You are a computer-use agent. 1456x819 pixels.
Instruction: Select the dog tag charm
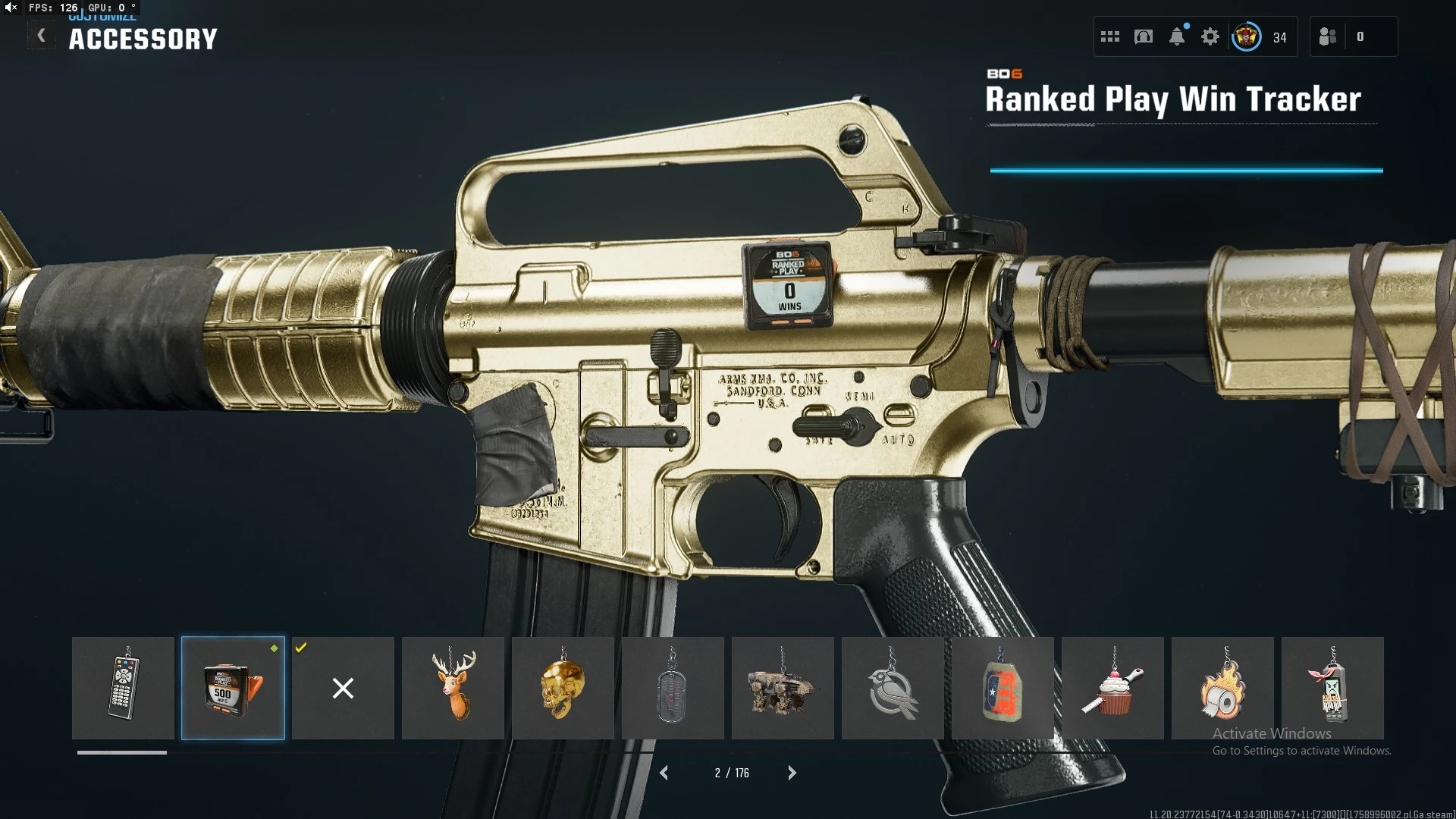tap(673, 688)
